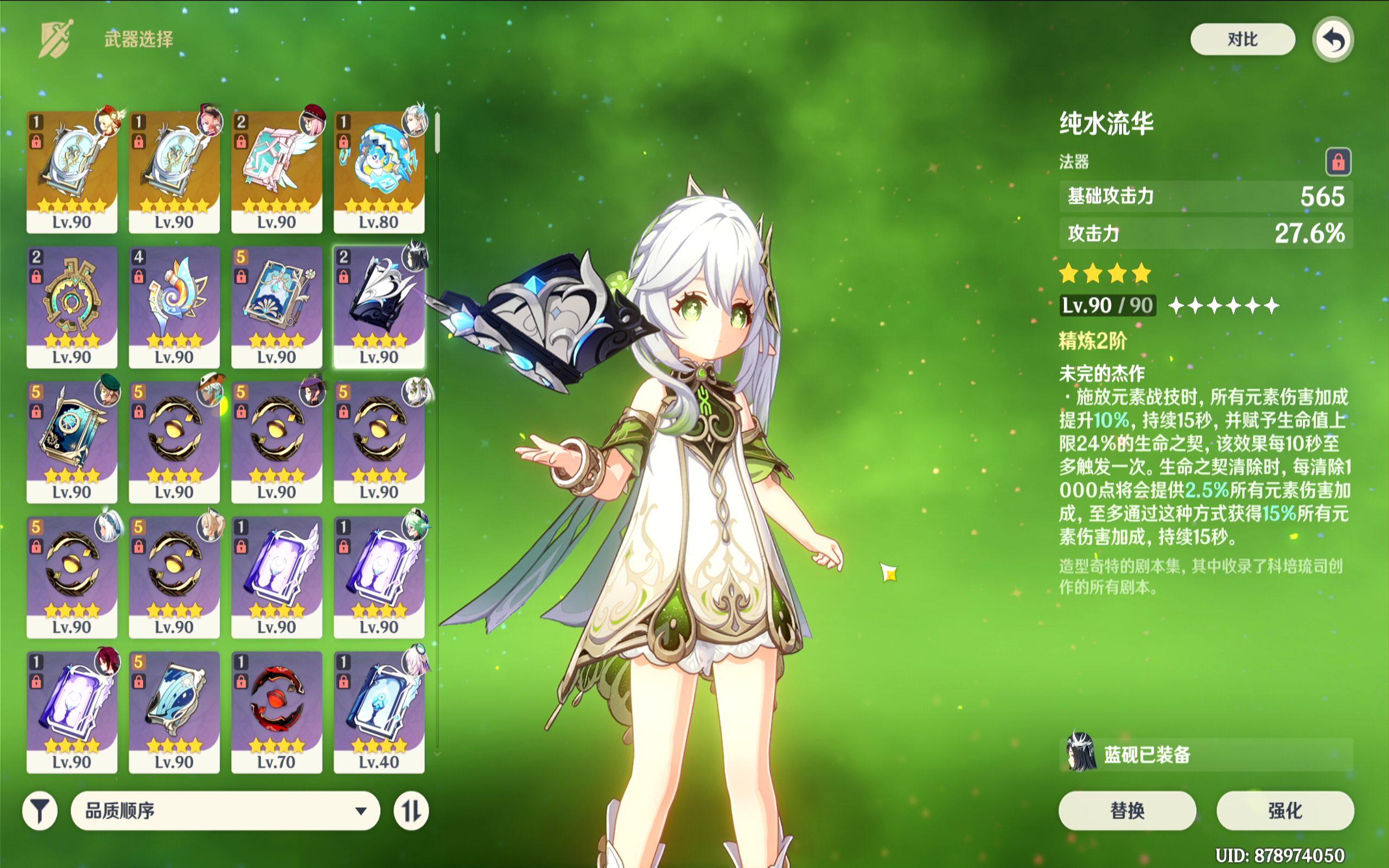Screen dimensions: 1389x868
Task: Unlock the first Lv.90 weapon card
Action: 37,141
